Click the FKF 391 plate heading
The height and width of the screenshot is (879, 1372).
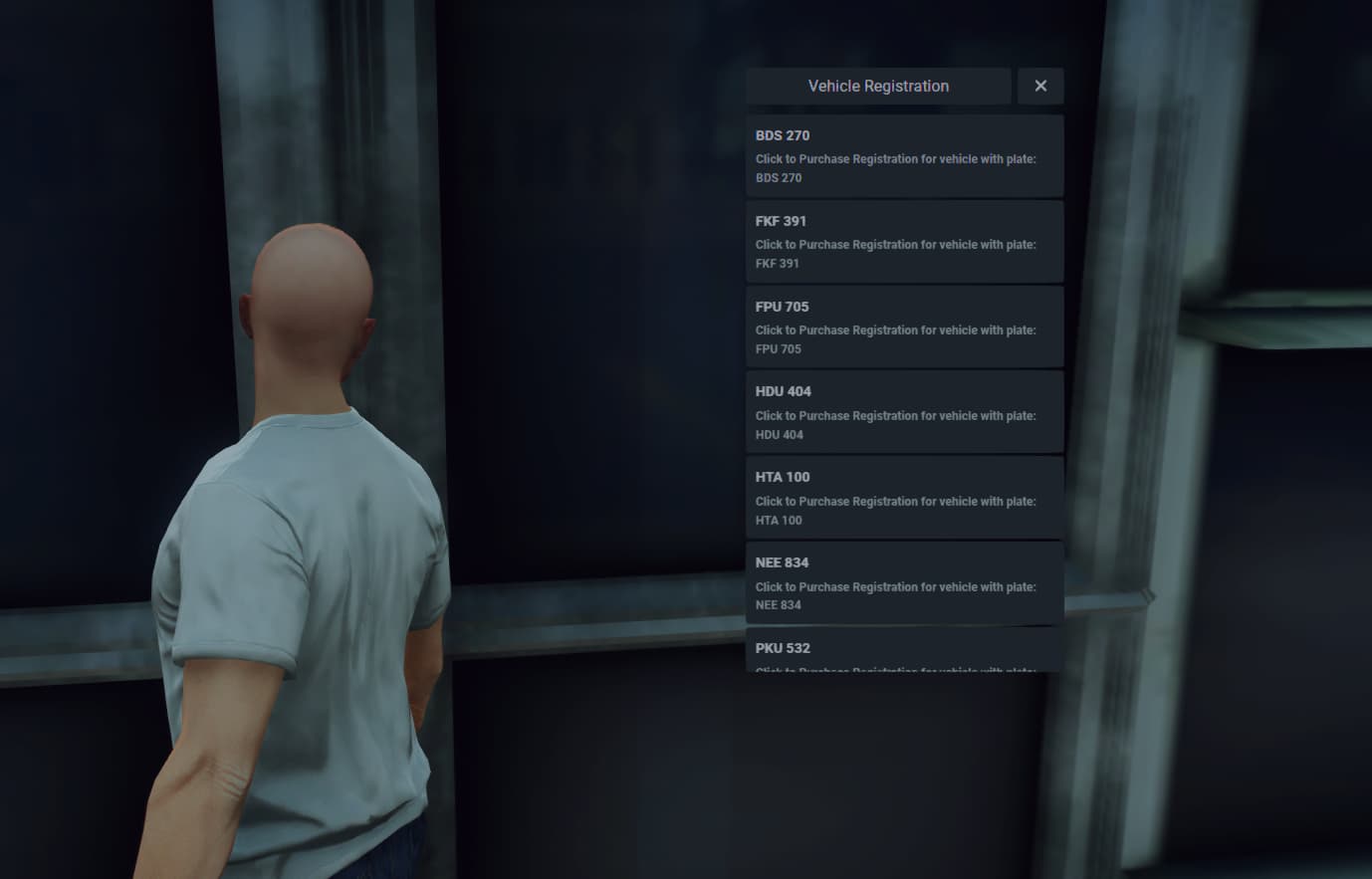point(781,221)
